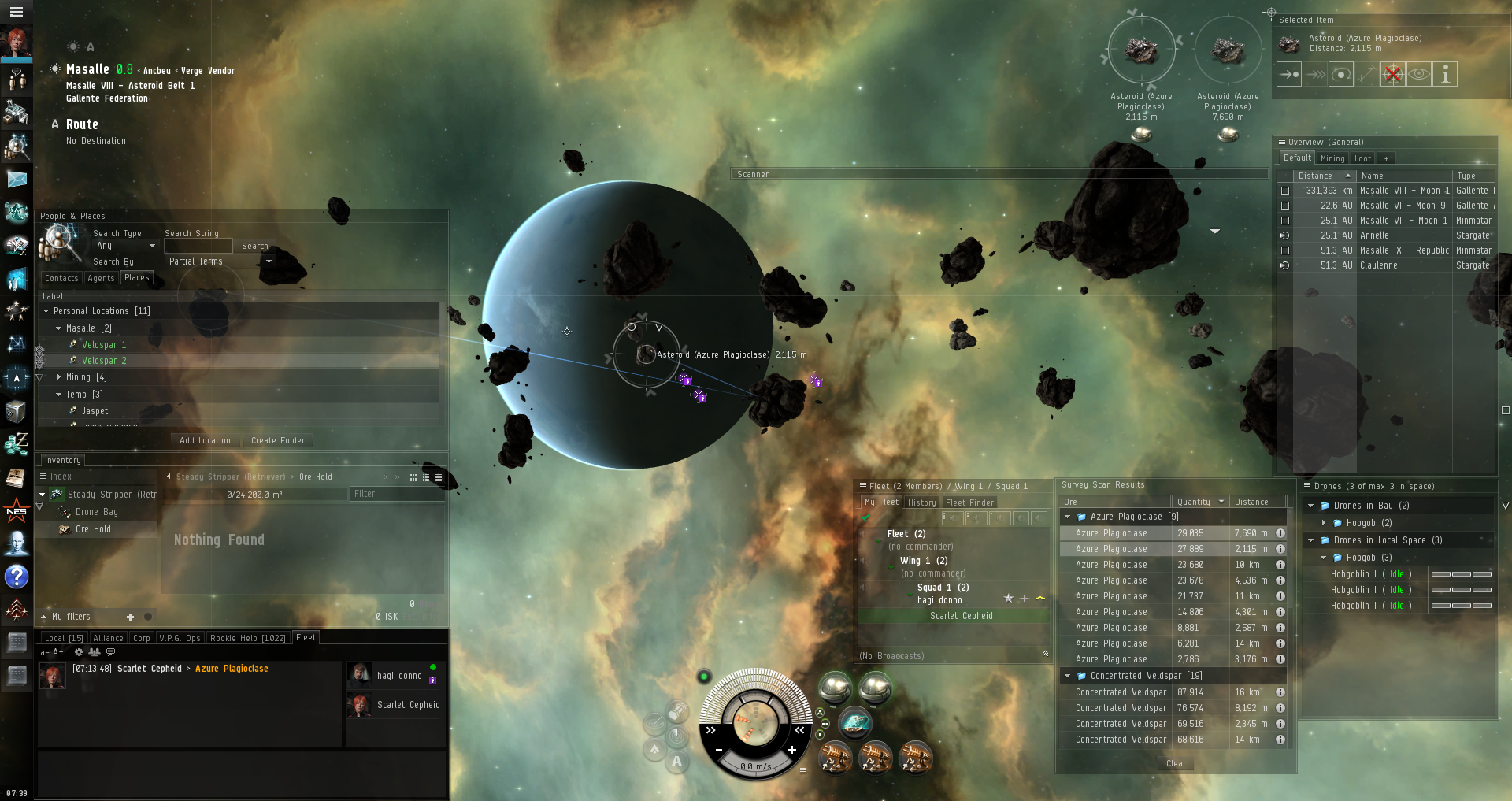Switch to the Local chat tab
This screenshot has height=801, width=1512.
pyautogui.click(x=63, y=638)
